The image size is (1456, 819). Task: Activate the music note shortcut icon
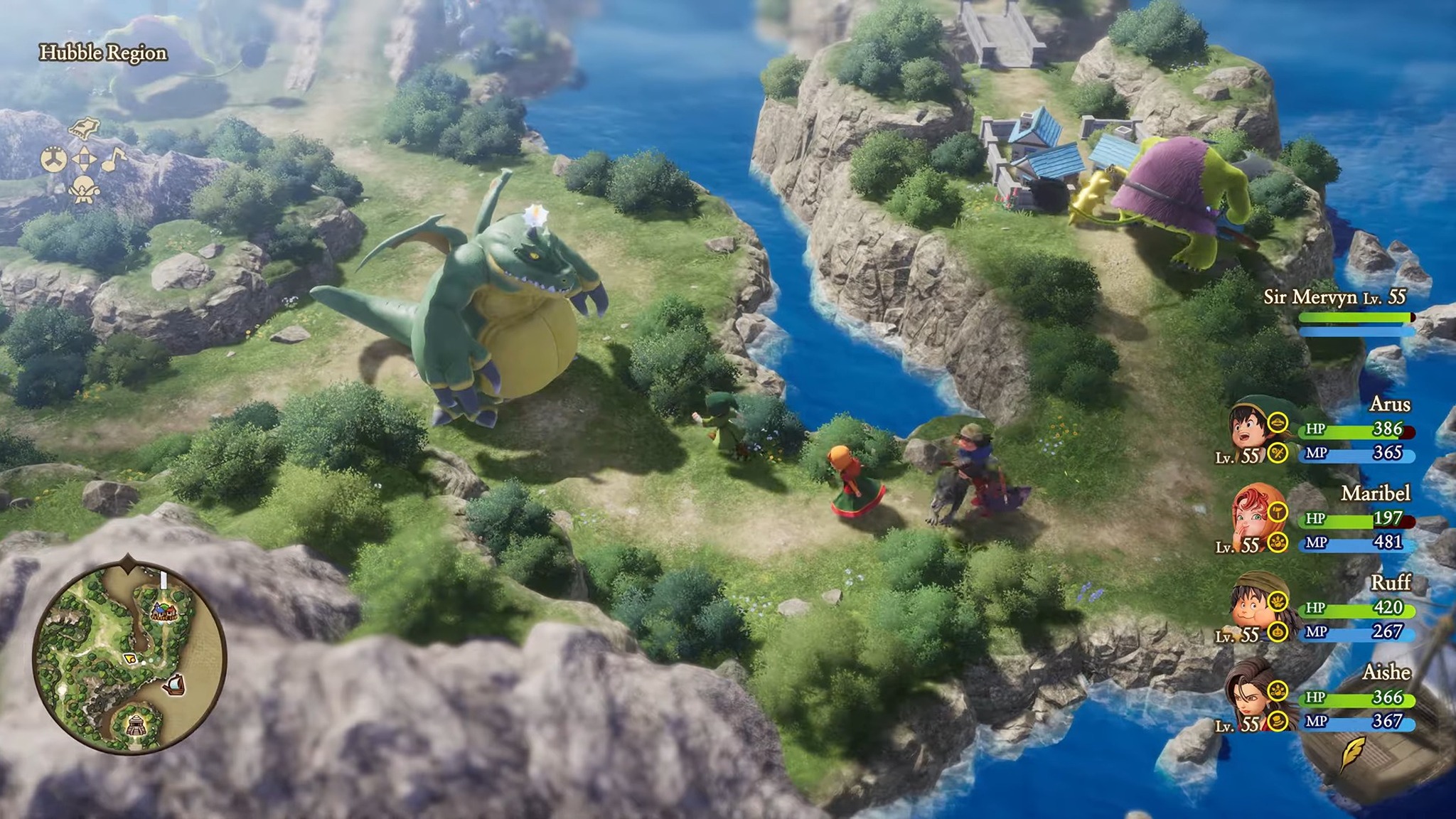click(x=114, y=159)
